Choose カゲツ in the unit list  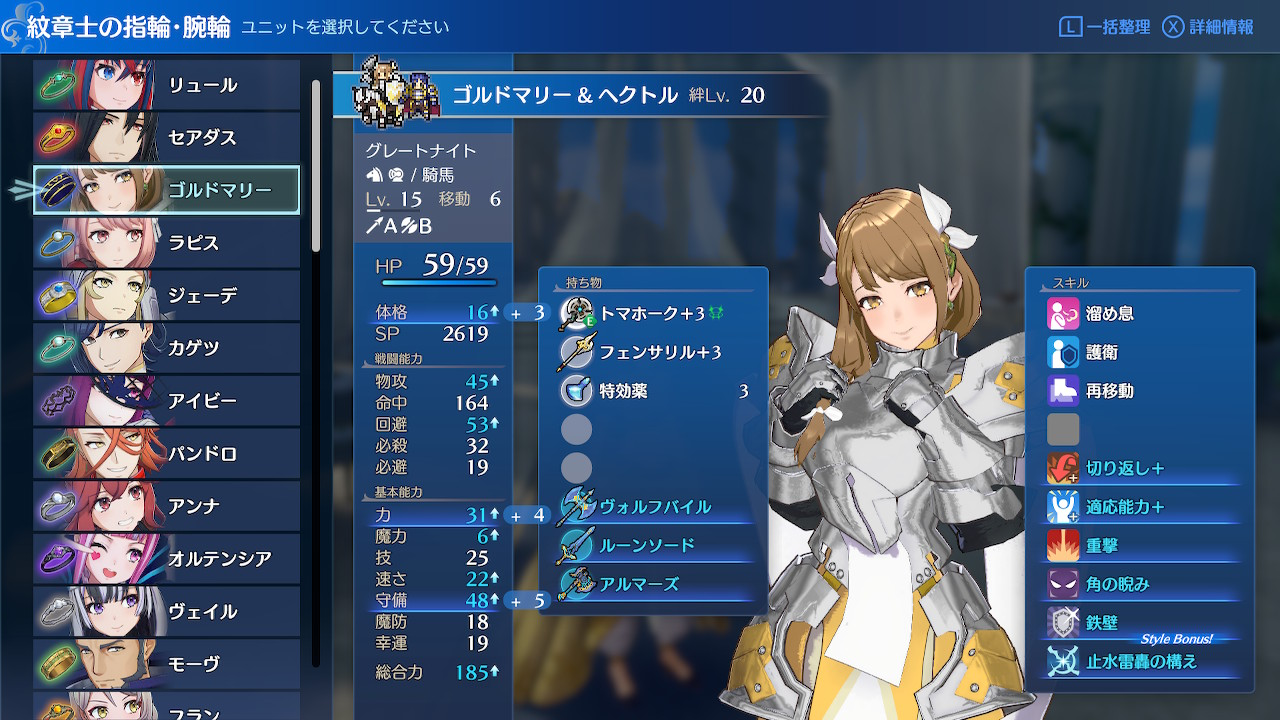tap(167, 348)
